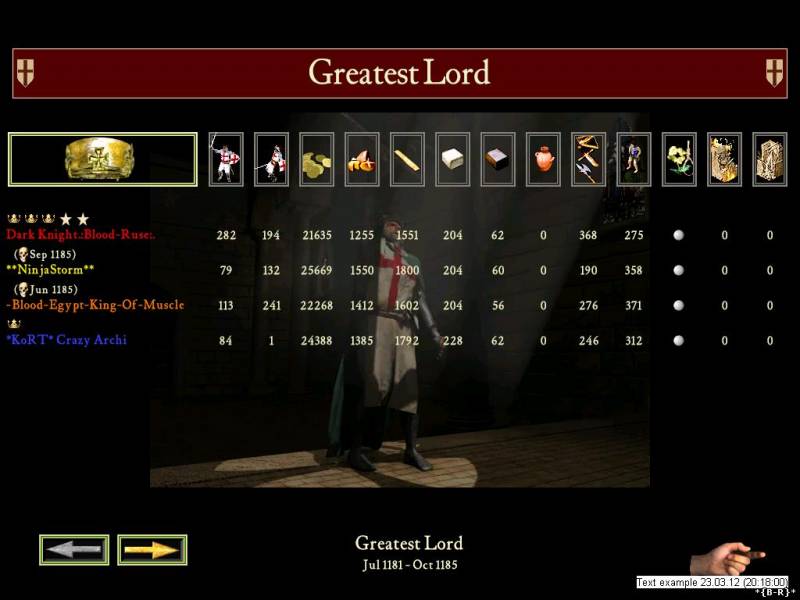This screenshot has width=800, height=600.
Task: Advance to the next page with the gold arrow
Action: (x=152, y=549)
